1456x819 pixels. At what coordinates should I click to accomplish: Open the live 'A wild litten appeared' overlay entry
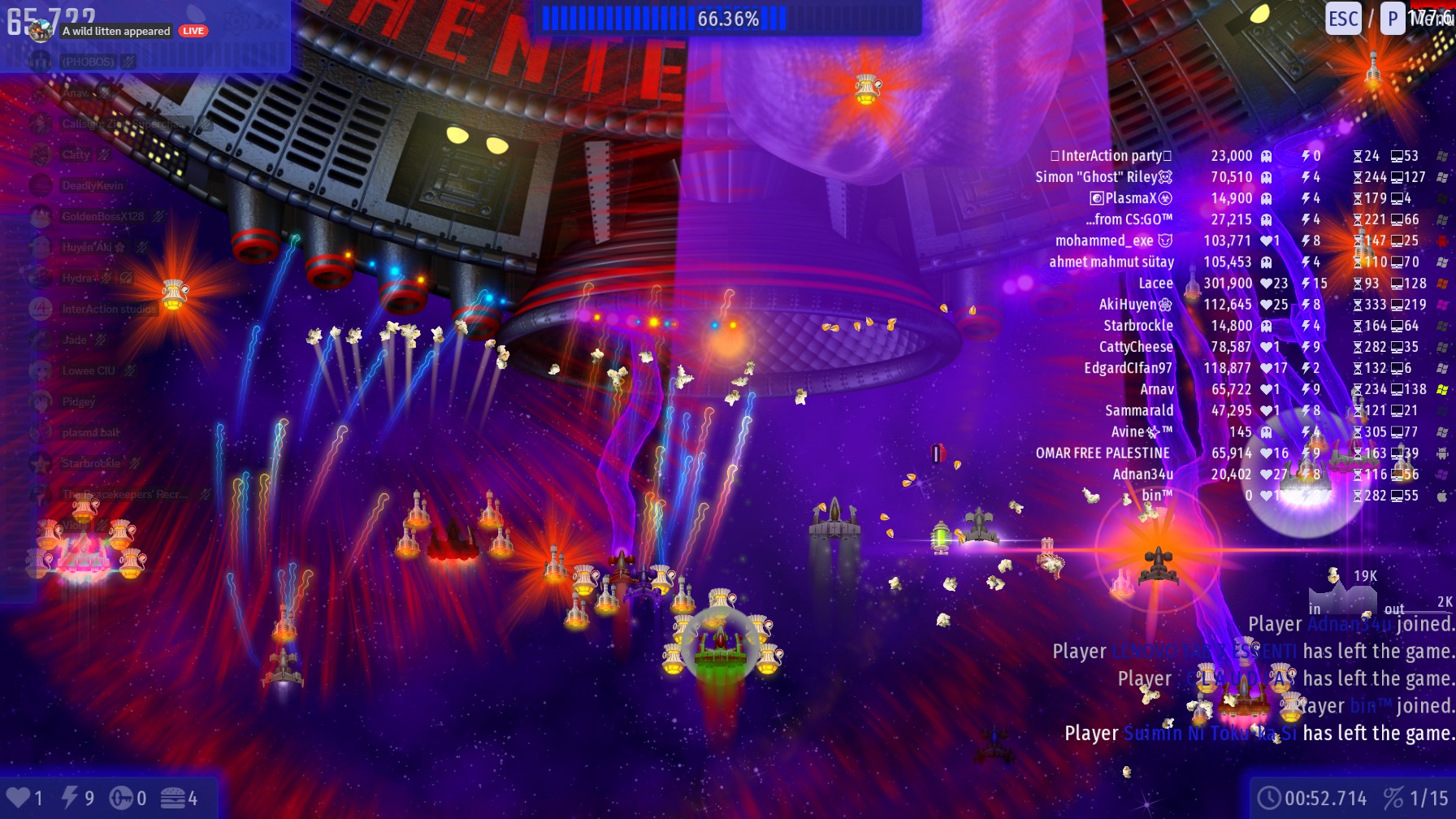coord(116,32)
